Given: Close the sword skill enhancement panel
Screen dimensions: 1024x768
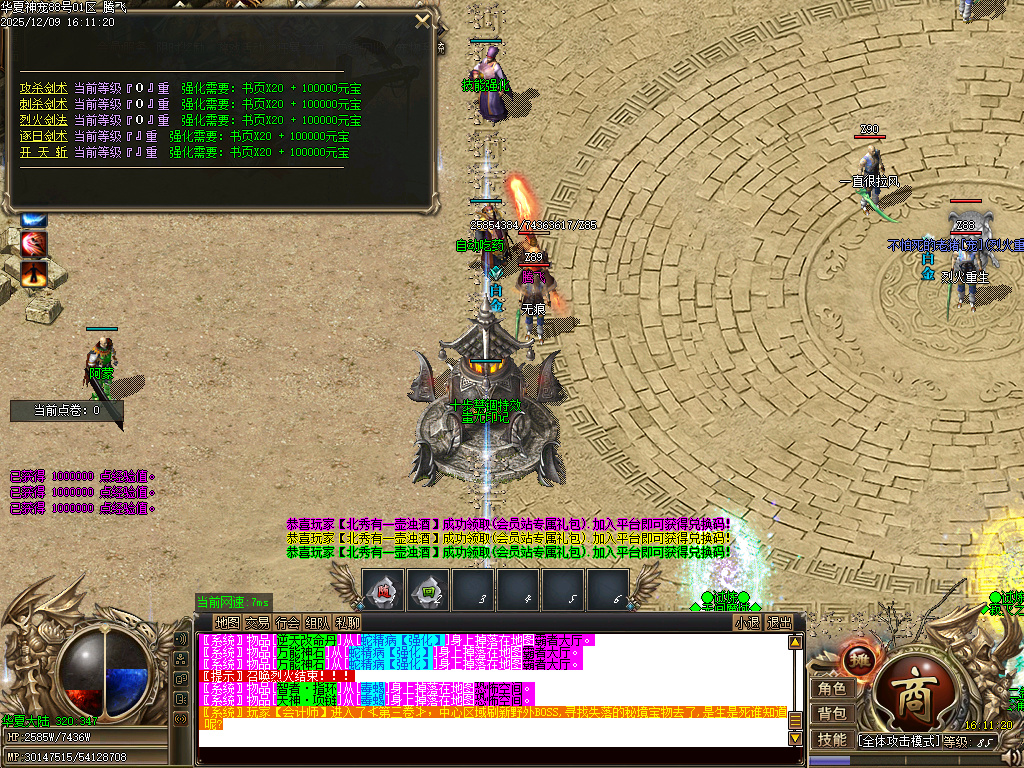Looking at the screenshot, I should pos(423,20).
